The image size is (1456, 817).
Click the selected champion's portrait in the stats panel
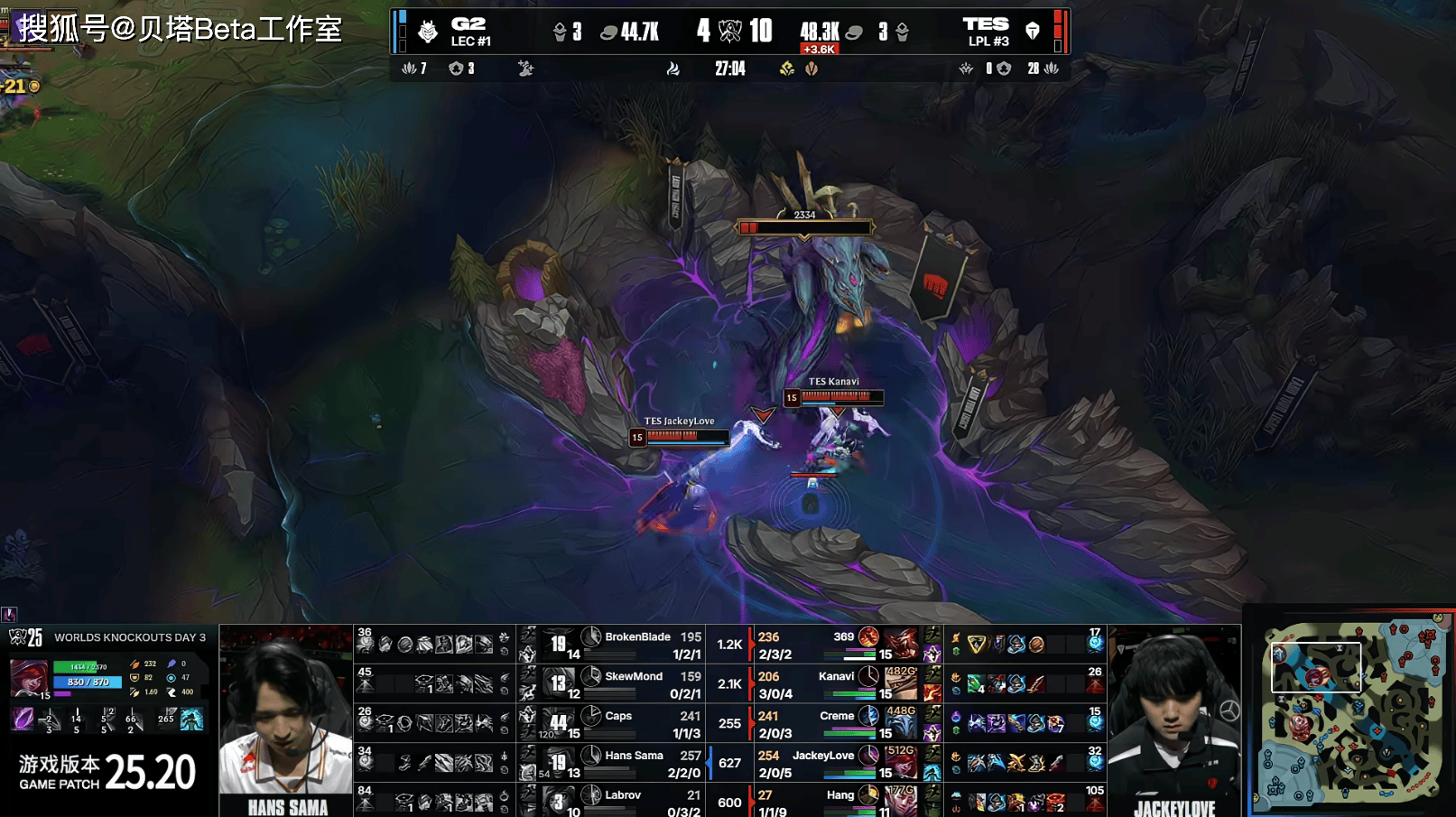click(x=28, y=679)
